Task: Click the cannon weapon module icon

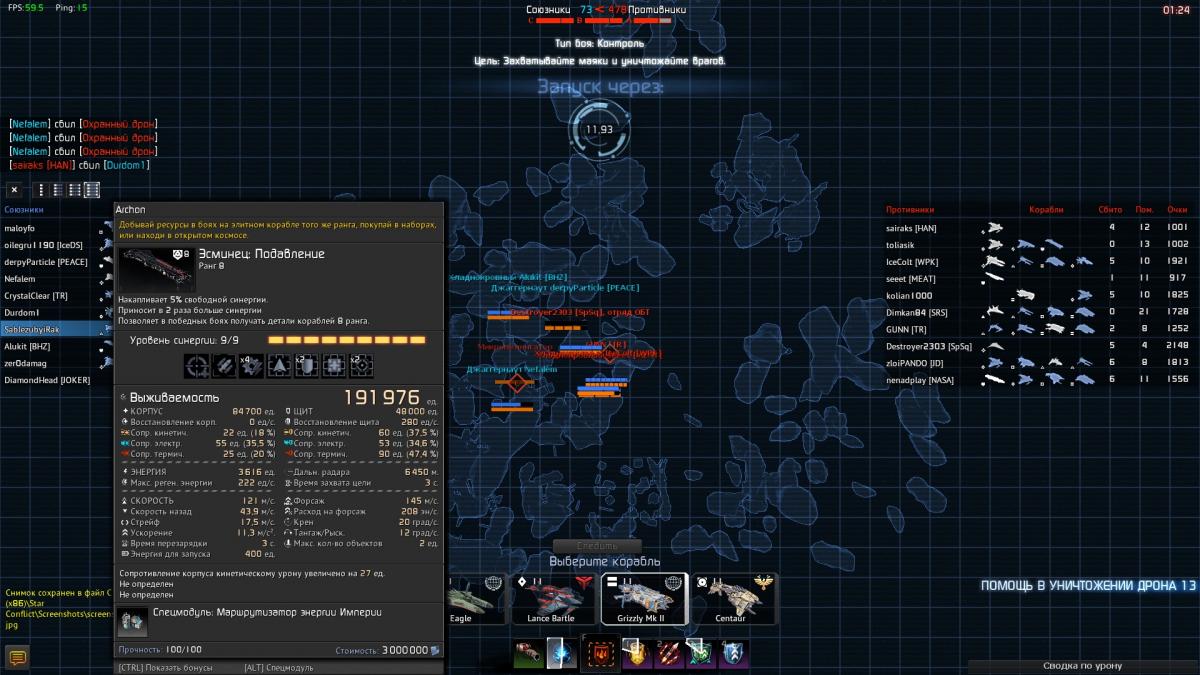Action: (x=529, y=655)
